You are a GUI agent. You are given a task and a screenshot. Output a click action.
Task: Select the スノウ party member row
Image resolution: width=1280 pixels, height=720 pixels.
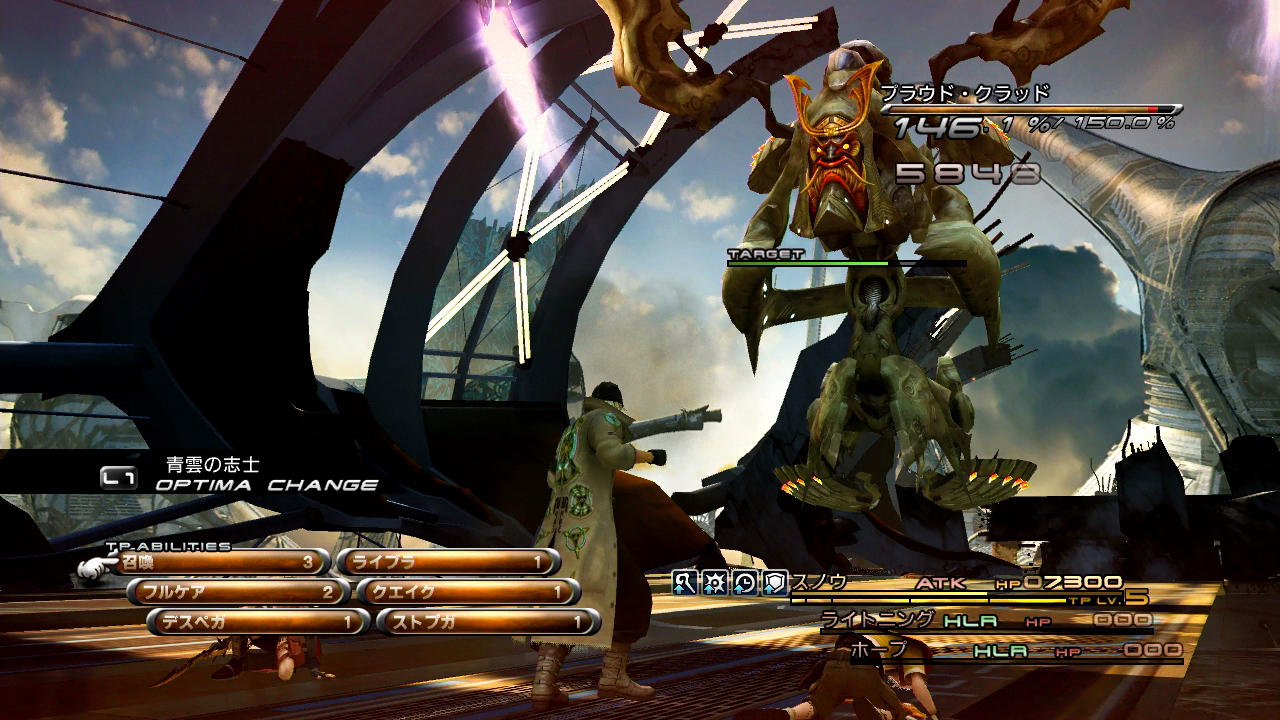[x=960, y=585]
